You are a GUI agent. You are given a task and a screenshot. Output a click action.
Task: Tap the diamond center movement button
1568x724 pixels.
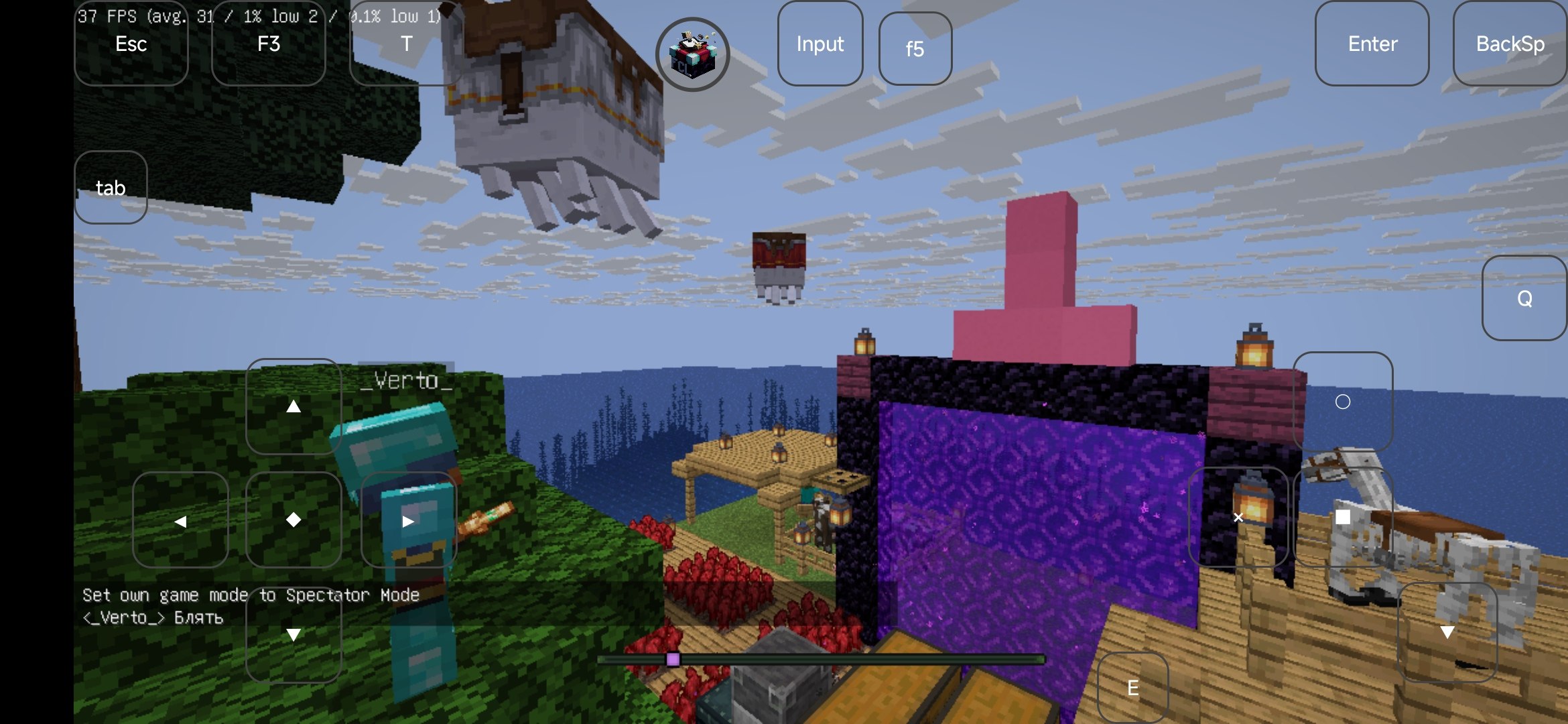[x=293, y=520]
